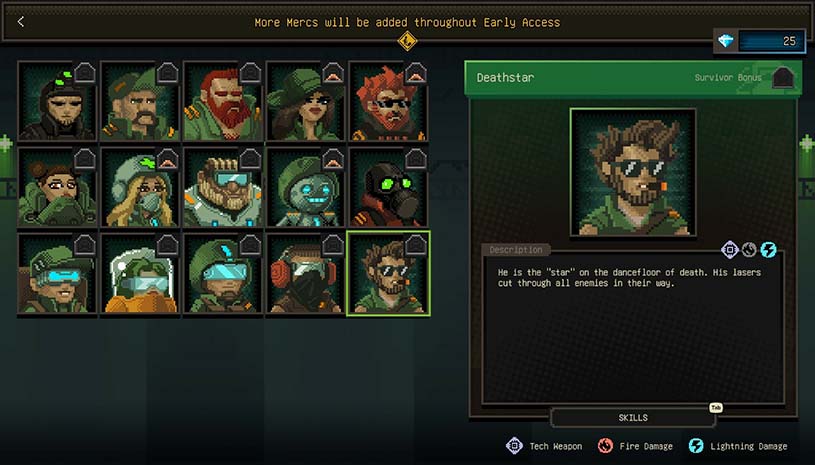Pick the merc wearing red headphones
This screenshot has width=815, height=465.
click(x=305, y=273)
